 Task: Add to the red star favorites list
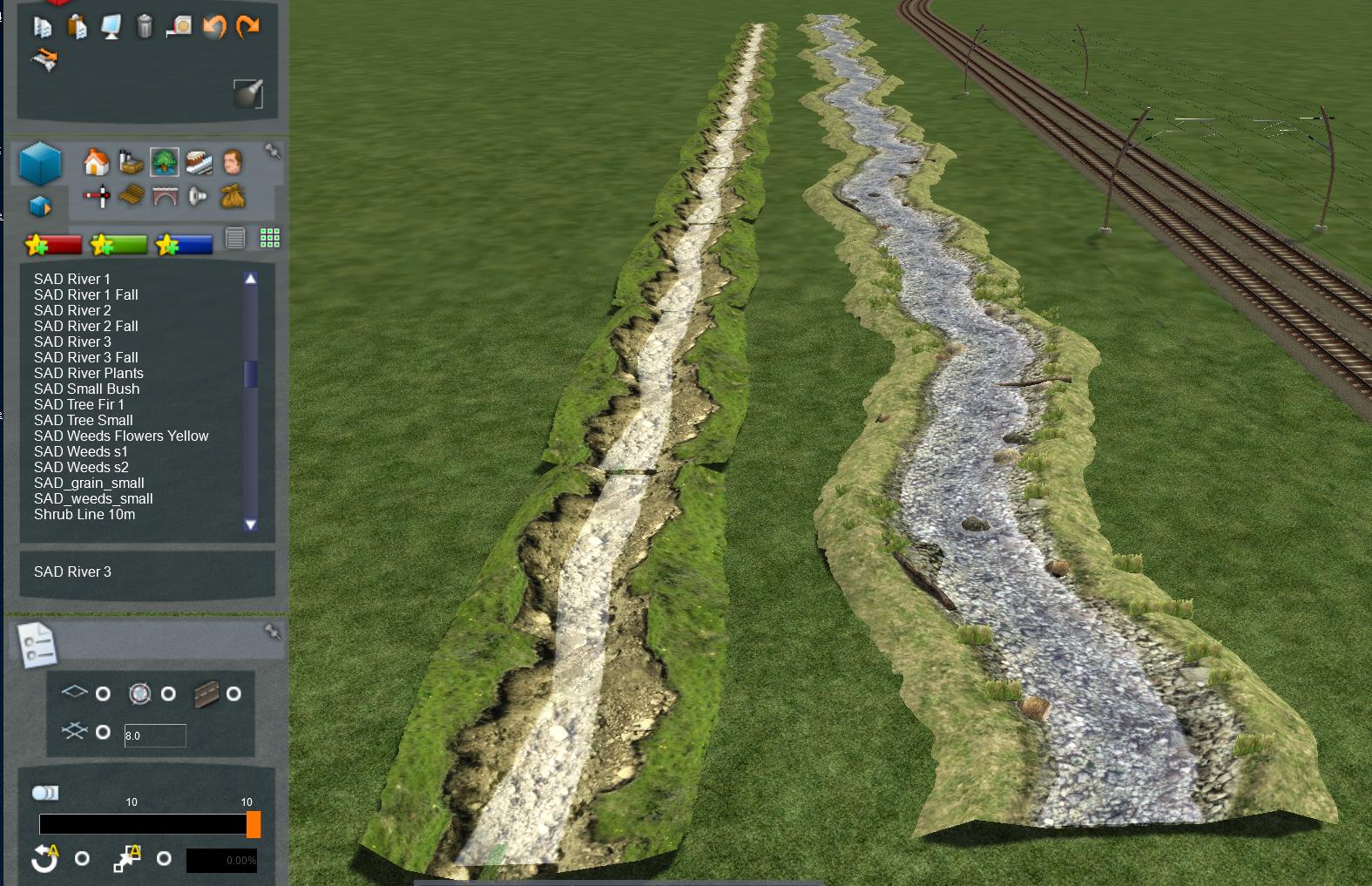click(x=54, y=245)
